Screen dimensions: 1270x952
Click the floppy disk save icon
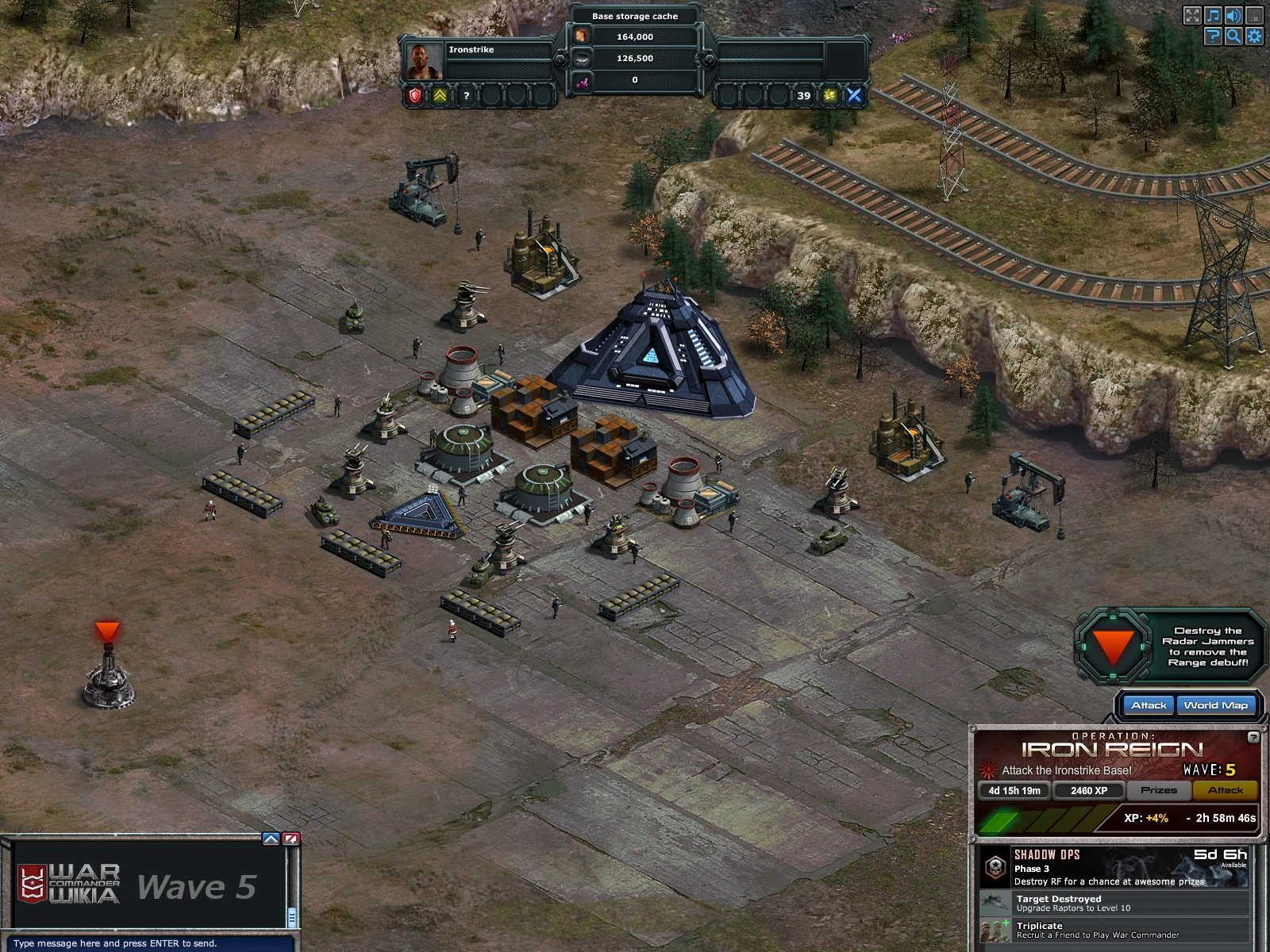click(x=1254, y=15)
